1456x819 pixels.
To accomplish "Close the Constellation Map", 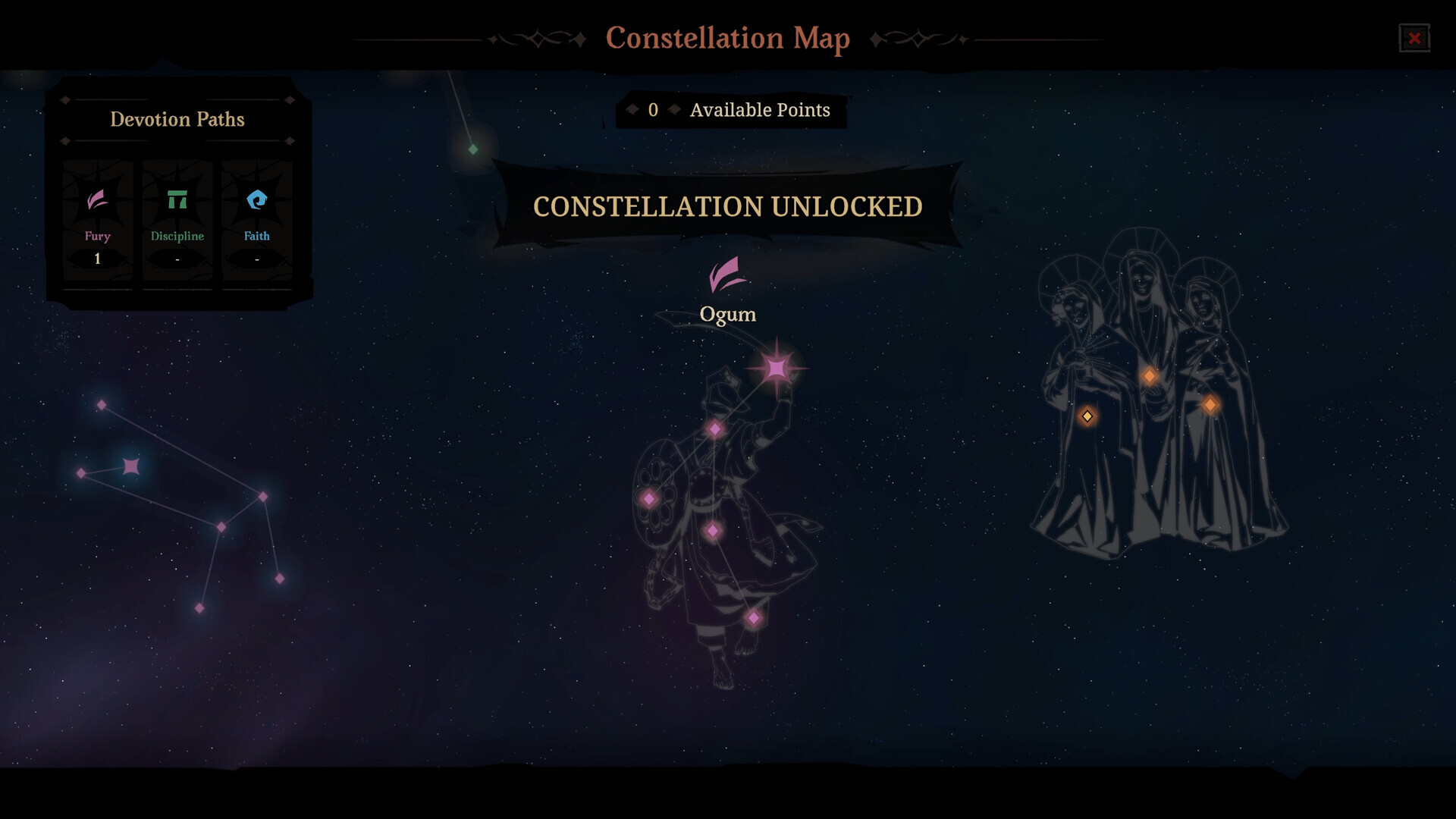I will [1414, 39].
